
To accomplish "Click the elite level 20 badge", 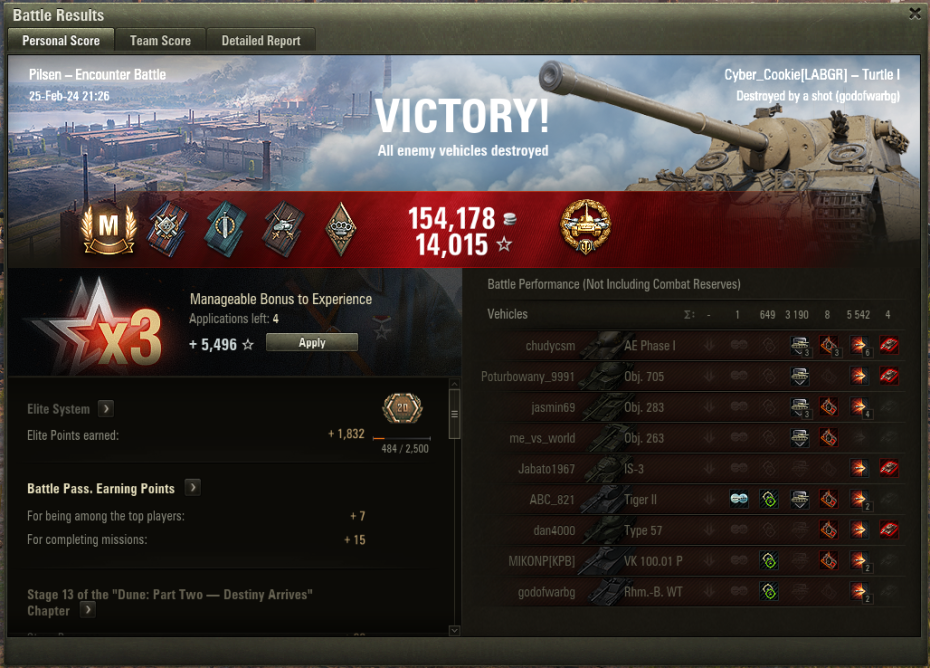I will [x=402, y=408].
